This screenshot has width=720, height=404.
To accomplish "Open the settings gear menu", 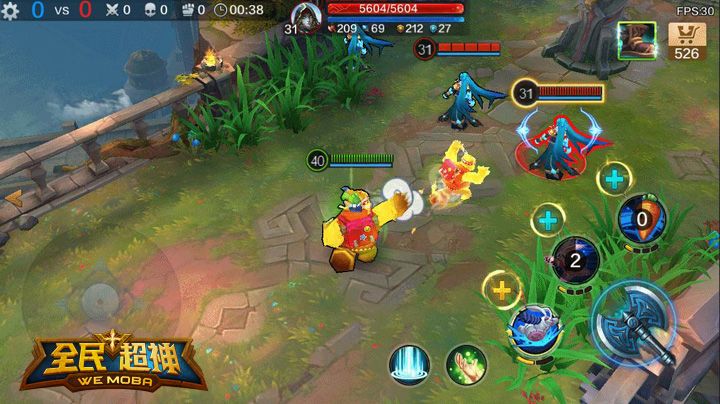I will [11, 10].
